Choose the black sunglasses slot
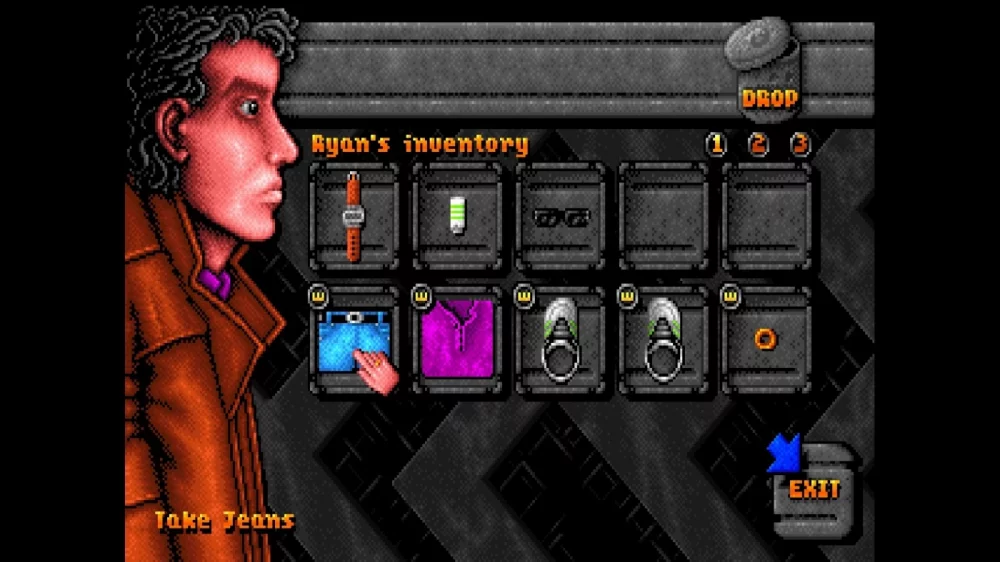 click(x=561, y=216)
